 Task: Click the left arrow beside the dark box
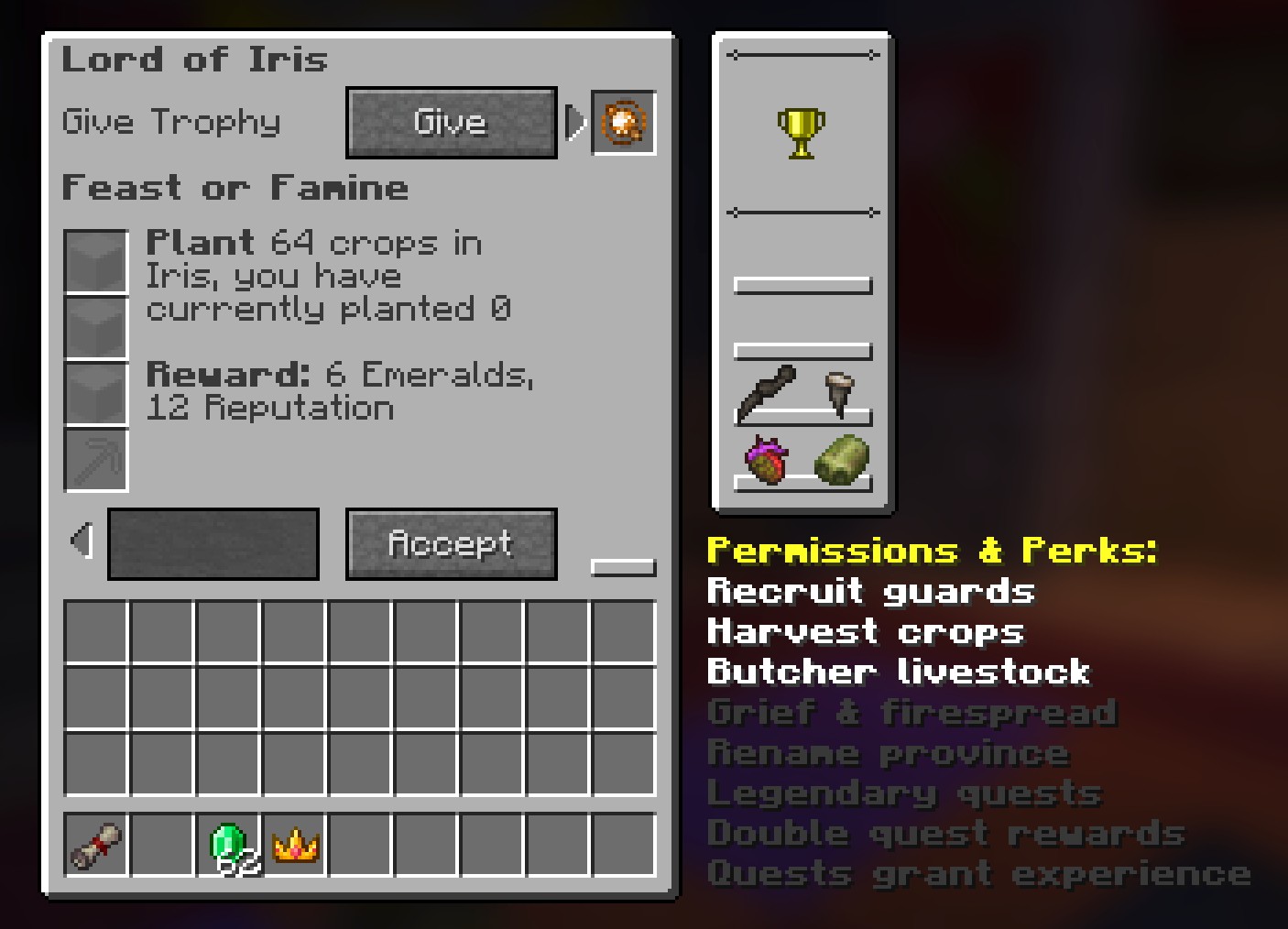83,541
